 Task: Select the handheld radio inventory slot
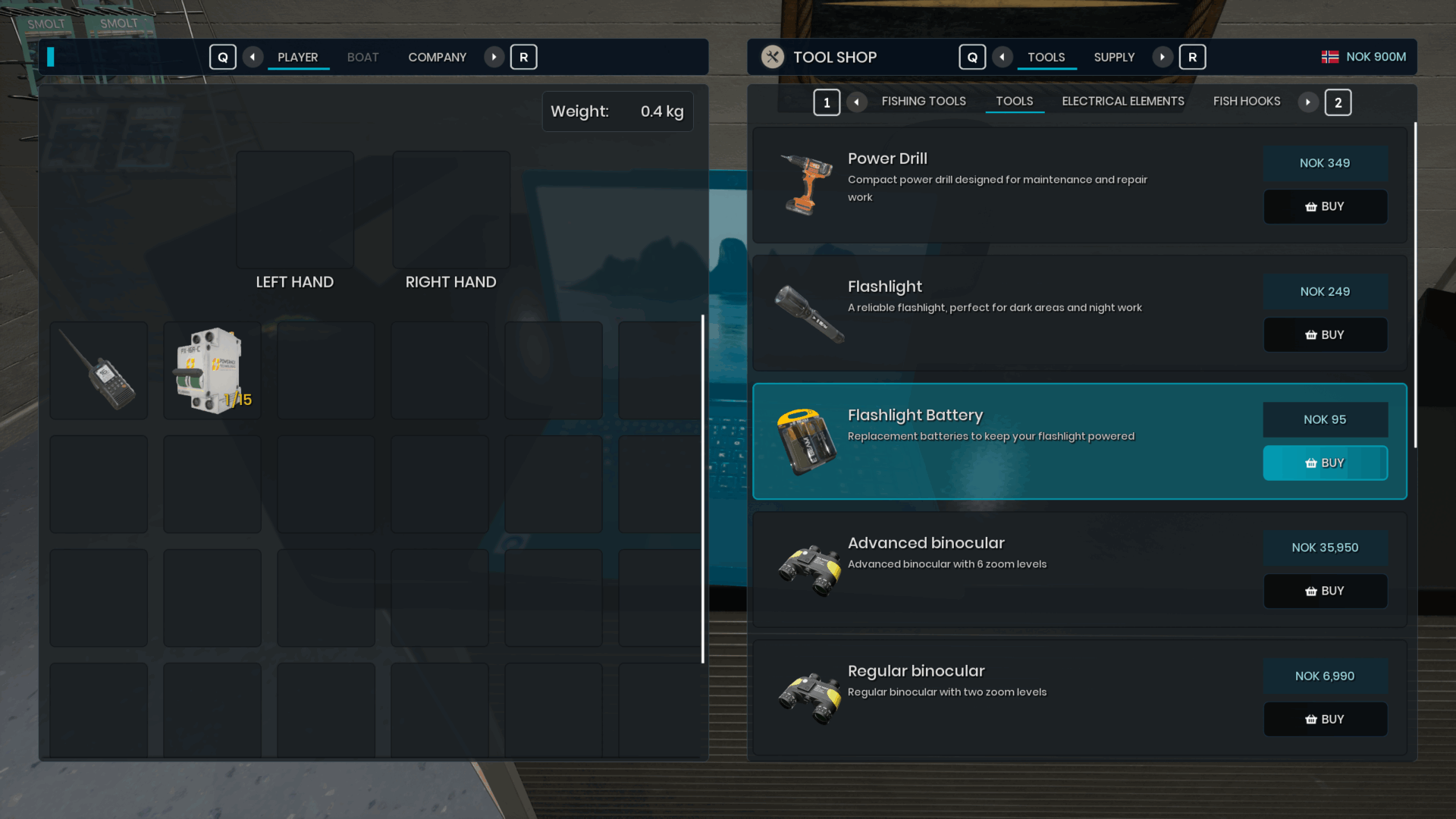(x=99, y=371)
